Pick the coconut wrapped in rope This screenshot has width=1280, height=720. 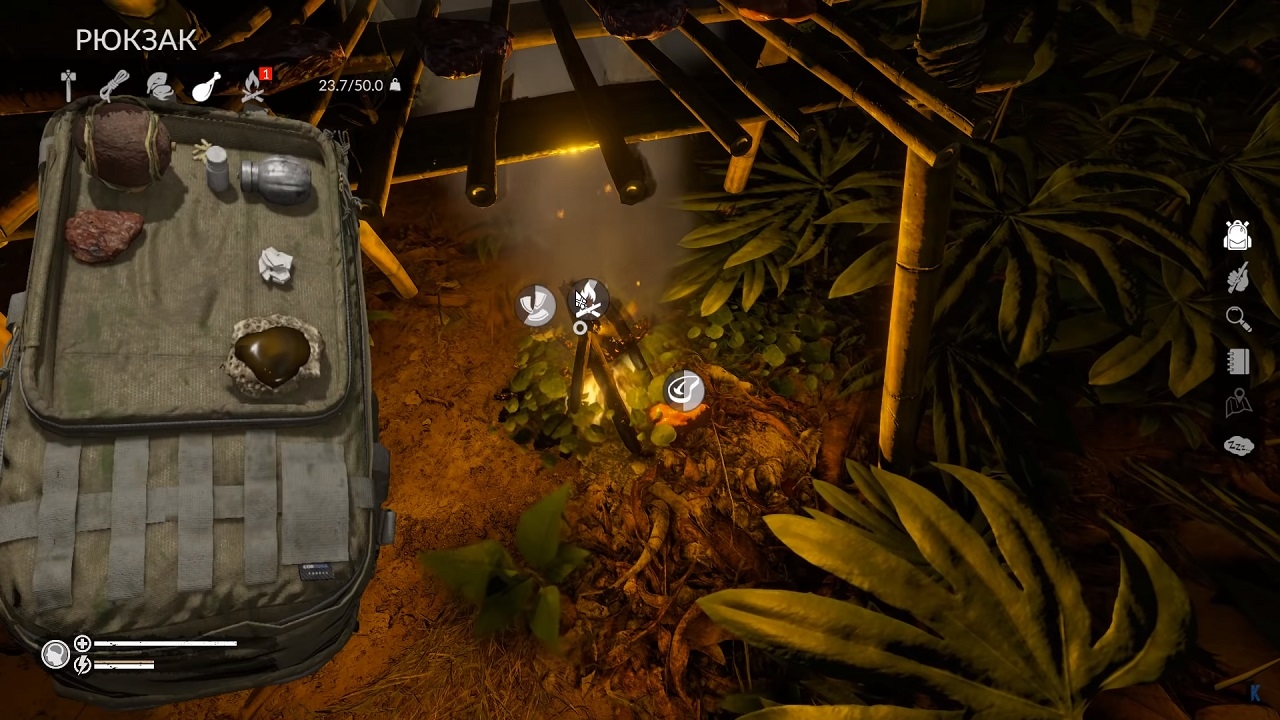coord(122,145)
